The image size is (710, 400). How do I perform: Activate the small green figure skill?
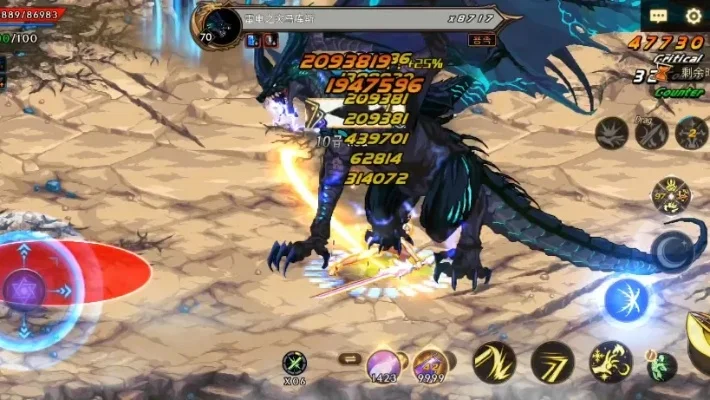tap(661, 366)
